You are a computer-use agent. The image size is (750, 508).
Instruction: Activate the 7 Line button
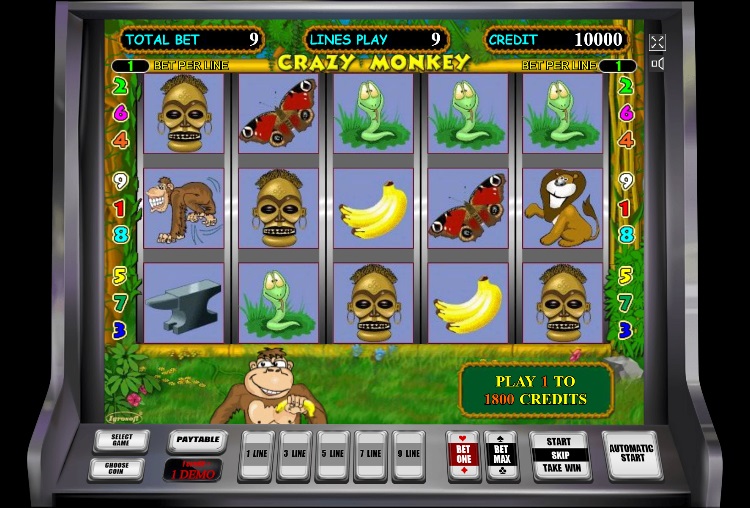point(370,455)
